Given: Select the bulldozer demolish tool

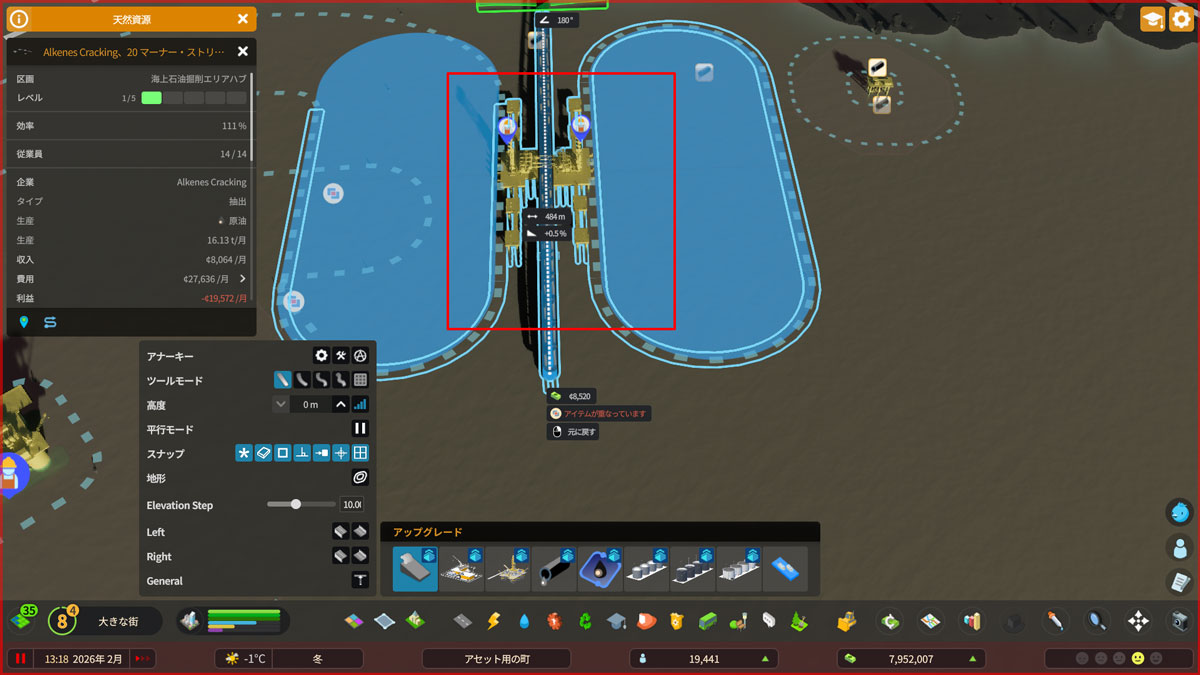Looking at the screenshot, I should 846,622.
